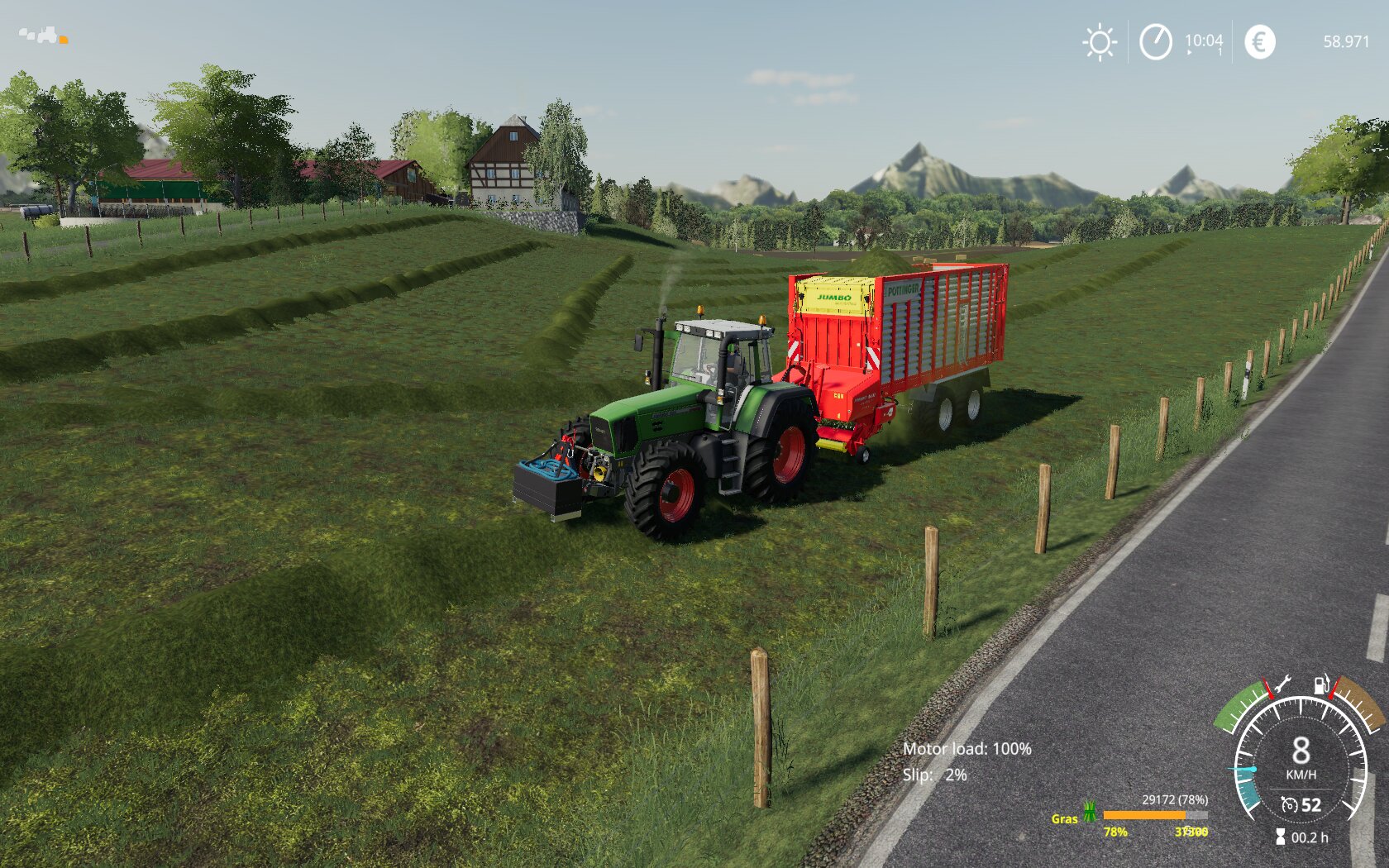Click the wrench damage gauge icon
Image resolution: width=1389 pixels, height=868 pixels.
coord(1282,684)
